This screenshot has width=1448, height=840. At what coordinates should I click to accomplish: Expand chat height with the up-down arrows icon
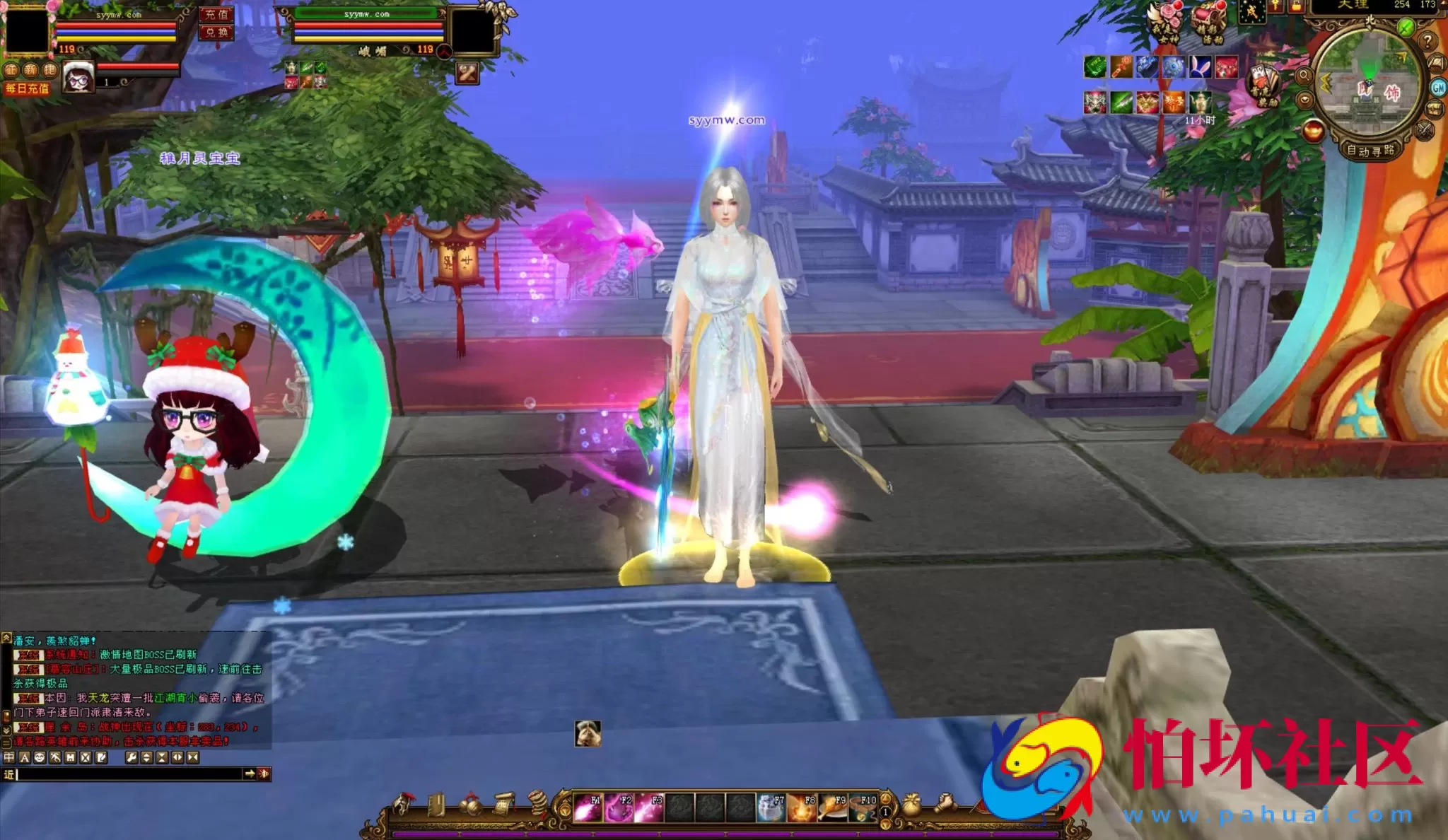coord(147,758)
